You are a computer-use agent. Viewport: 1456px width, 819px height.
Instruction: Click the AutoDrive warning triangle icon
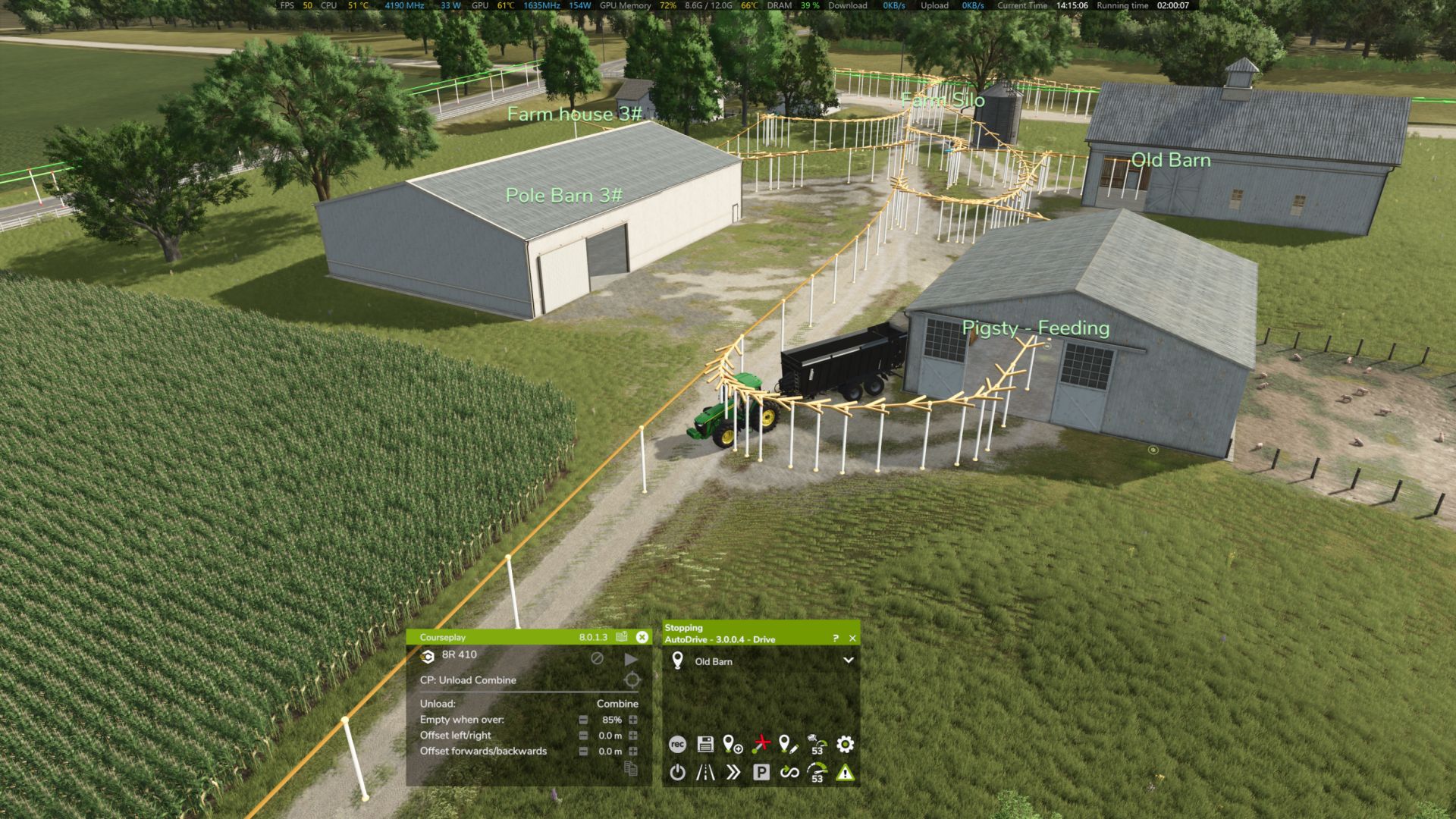pyautogui.click(x=845, y=773)
